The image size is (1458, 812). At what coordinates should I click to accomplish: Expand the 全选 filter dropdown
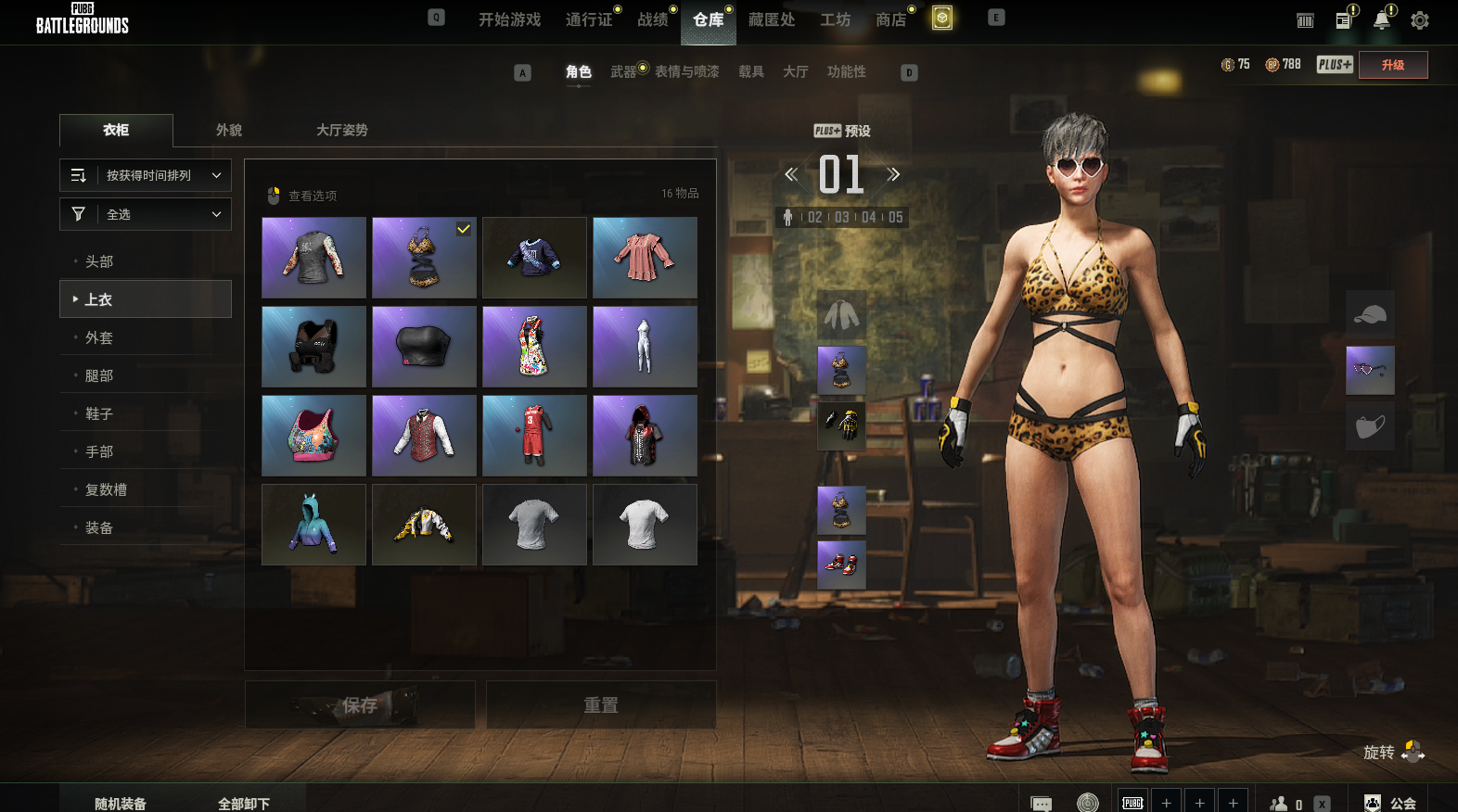click(x=146, y=214)
